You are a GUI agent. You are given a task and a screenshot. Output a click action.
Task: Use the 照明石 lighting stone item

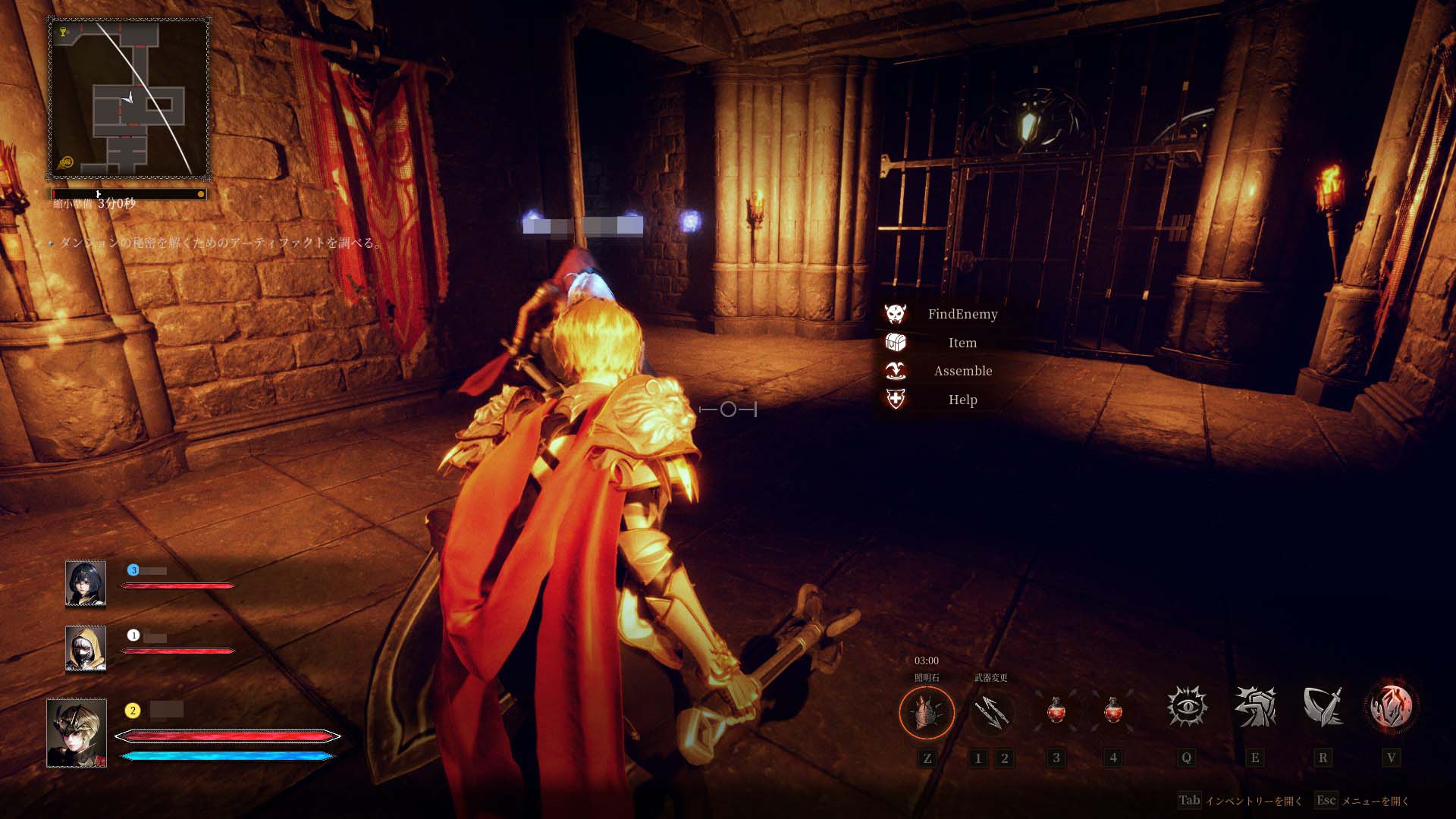(927, 712)
